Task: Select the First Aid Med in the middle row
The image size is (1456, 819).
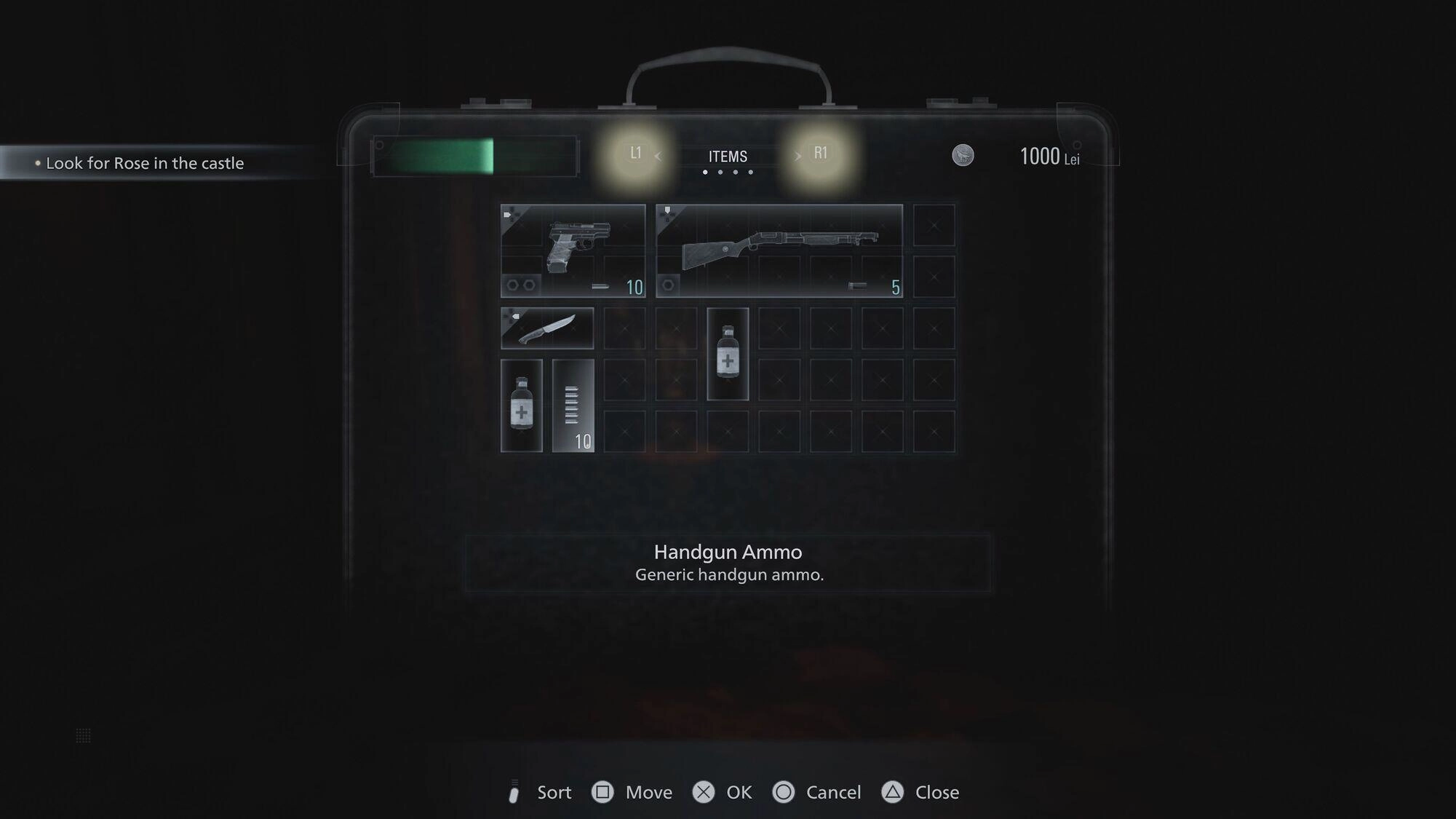Action: (x=727, y=355)
